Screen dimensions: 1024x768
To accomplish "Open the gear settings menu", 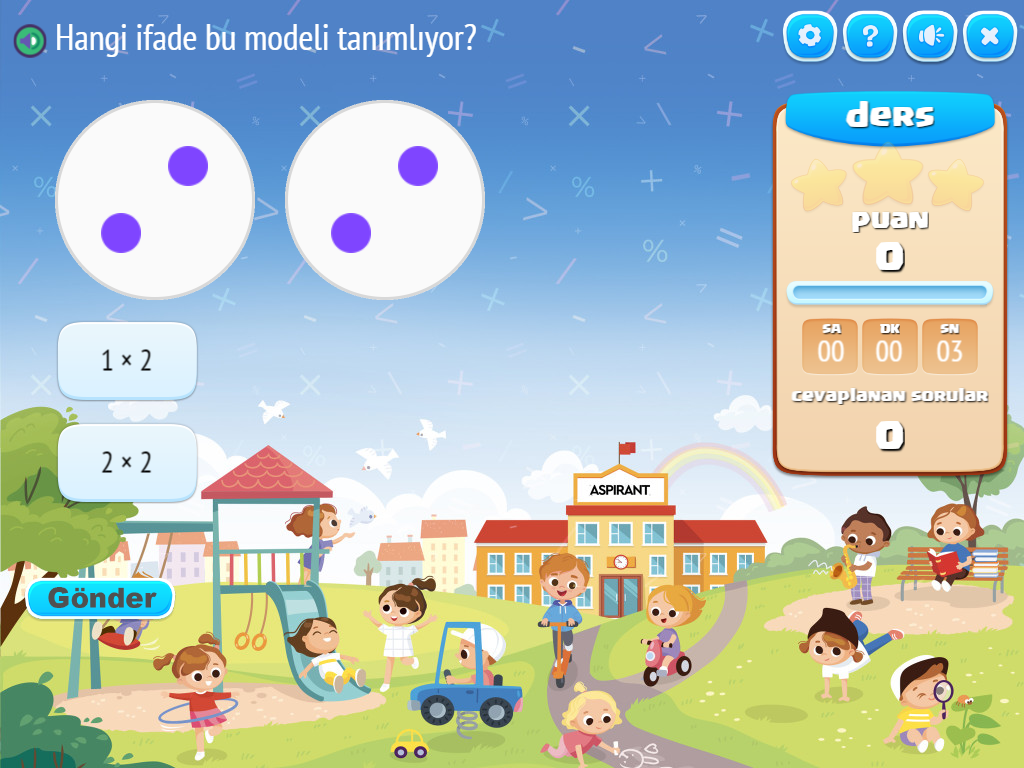I will (810, 37).
